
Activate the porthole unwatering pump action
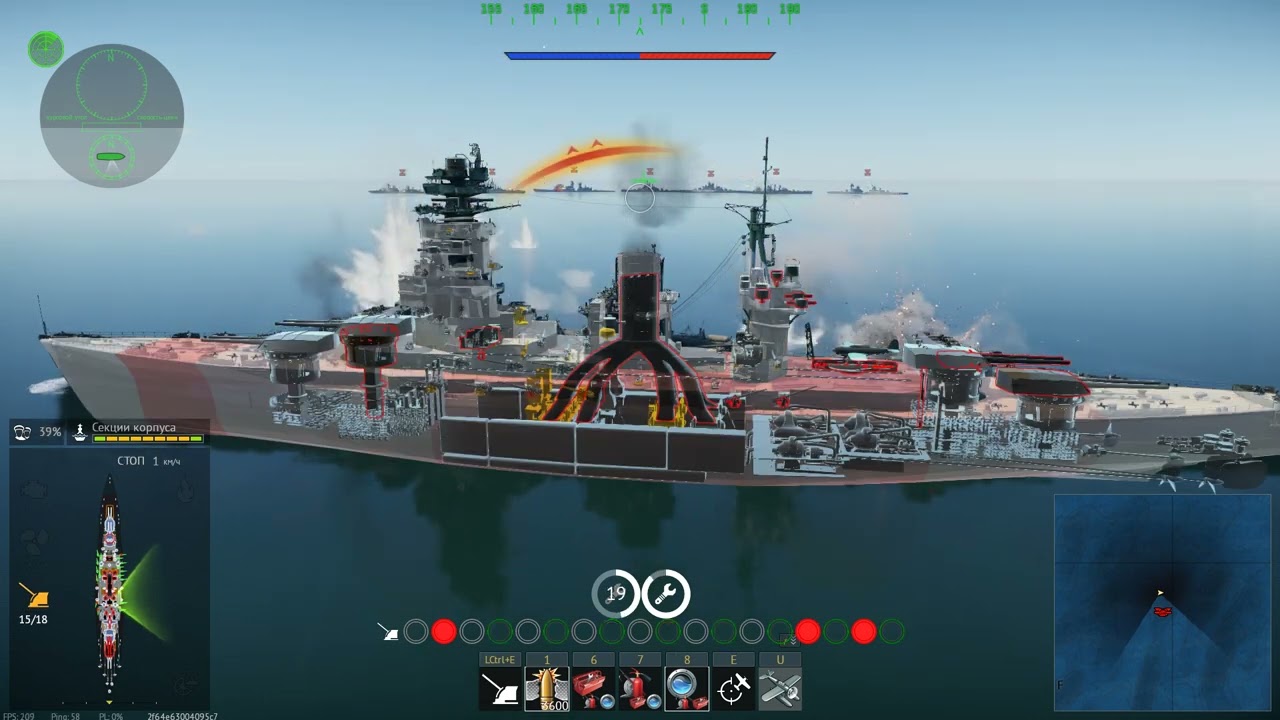687,688
